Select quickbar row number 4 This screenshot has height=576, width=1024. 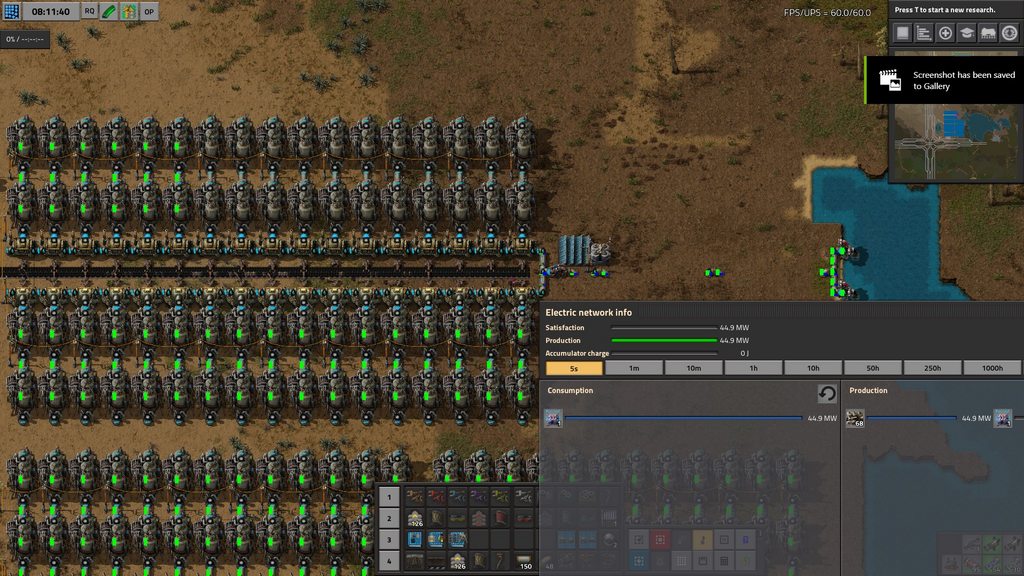coord(390,561)
